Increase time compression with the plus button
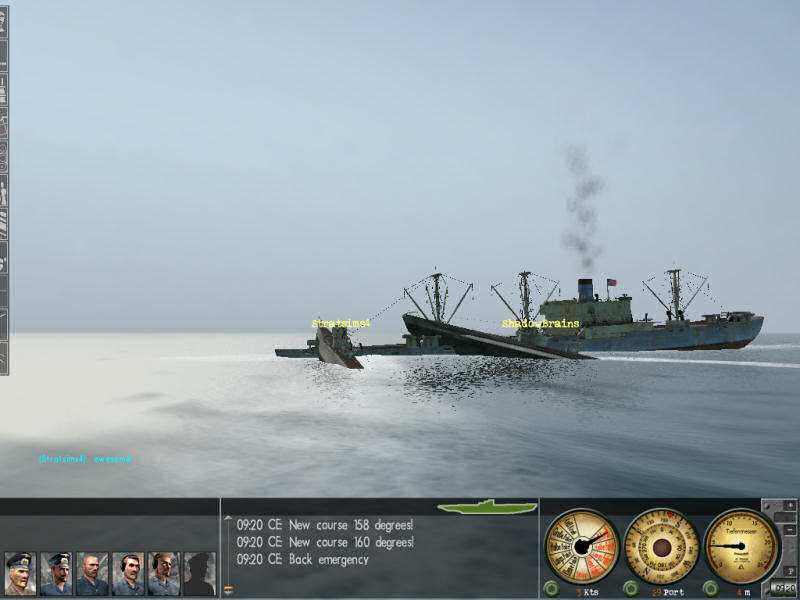 tap(790, 507)
